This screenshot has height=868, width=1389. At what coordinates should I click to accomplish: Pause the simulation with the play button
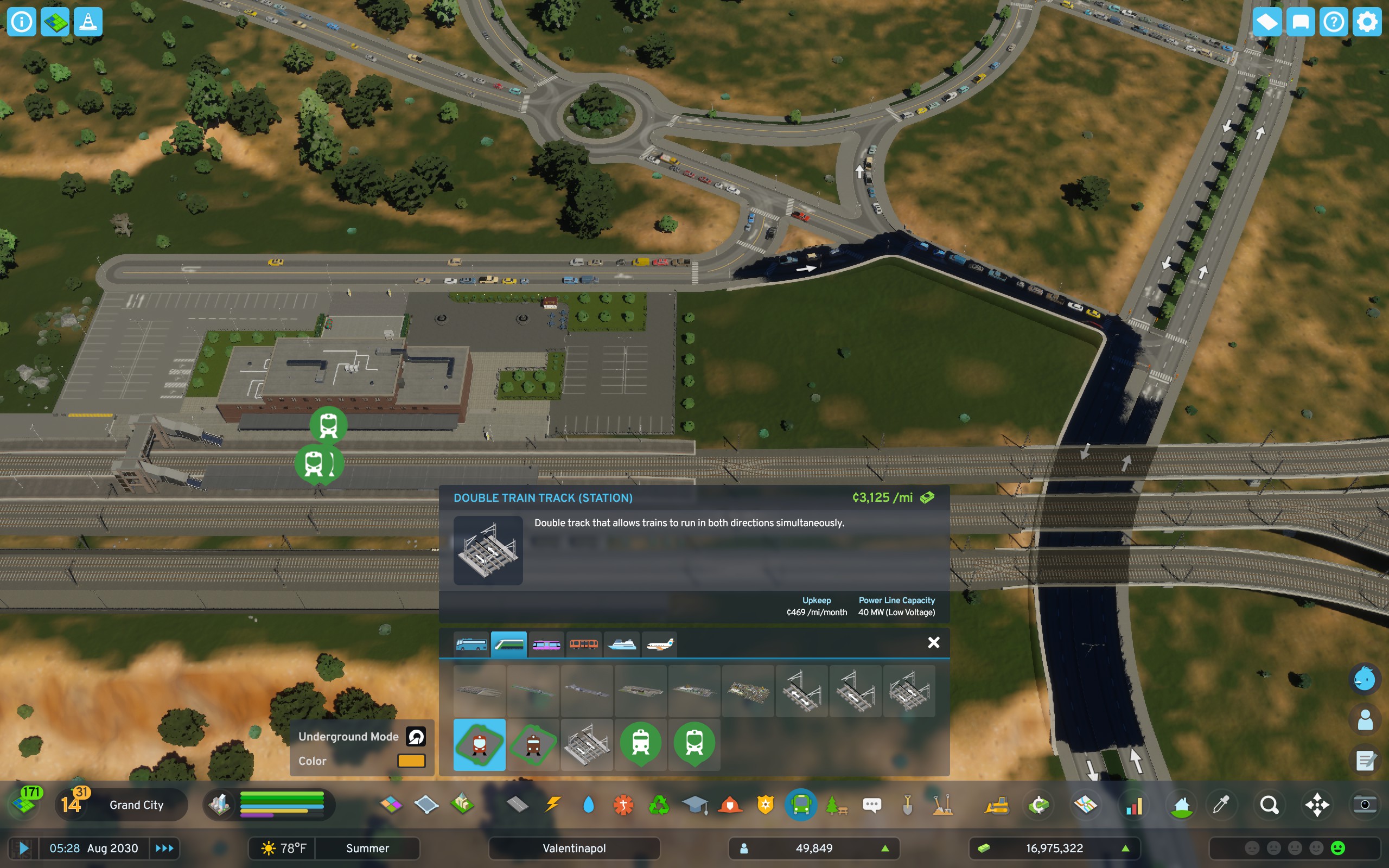coord(23,848)
